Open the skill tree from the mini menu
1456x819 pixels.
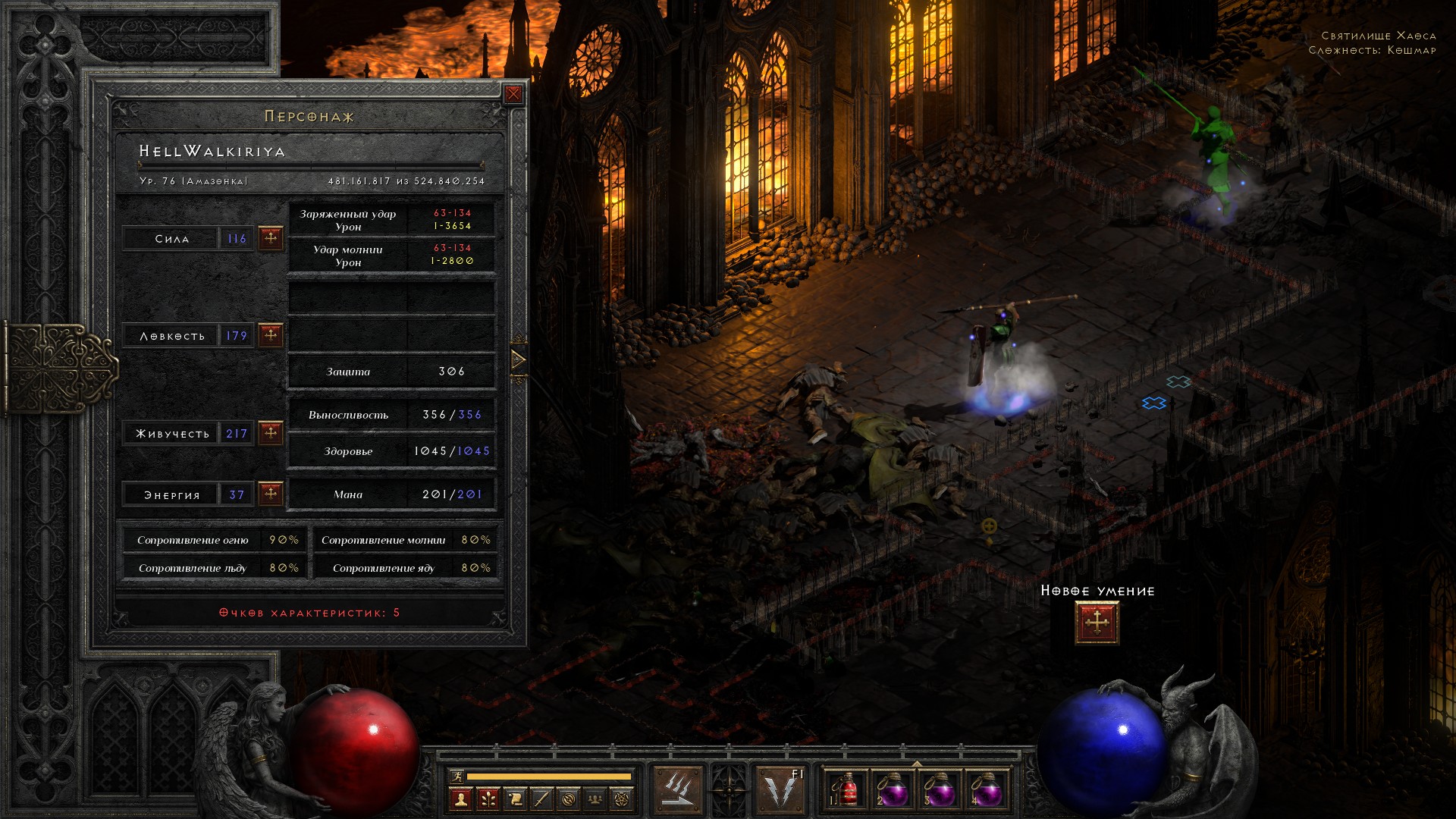coord(488,799)
